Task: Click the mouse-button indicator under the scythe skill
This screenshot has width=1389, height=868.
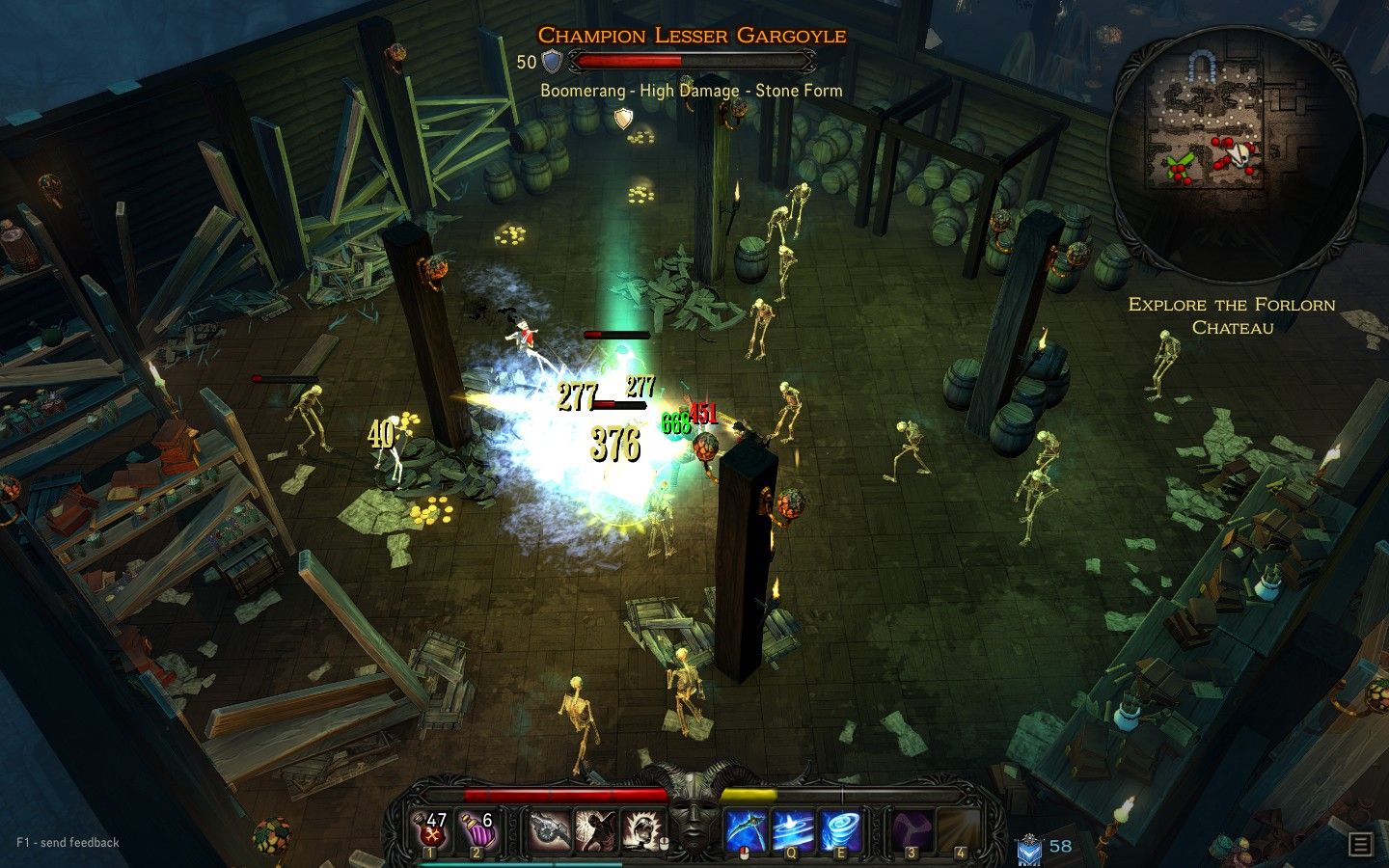Action: [x=745, y=851]
